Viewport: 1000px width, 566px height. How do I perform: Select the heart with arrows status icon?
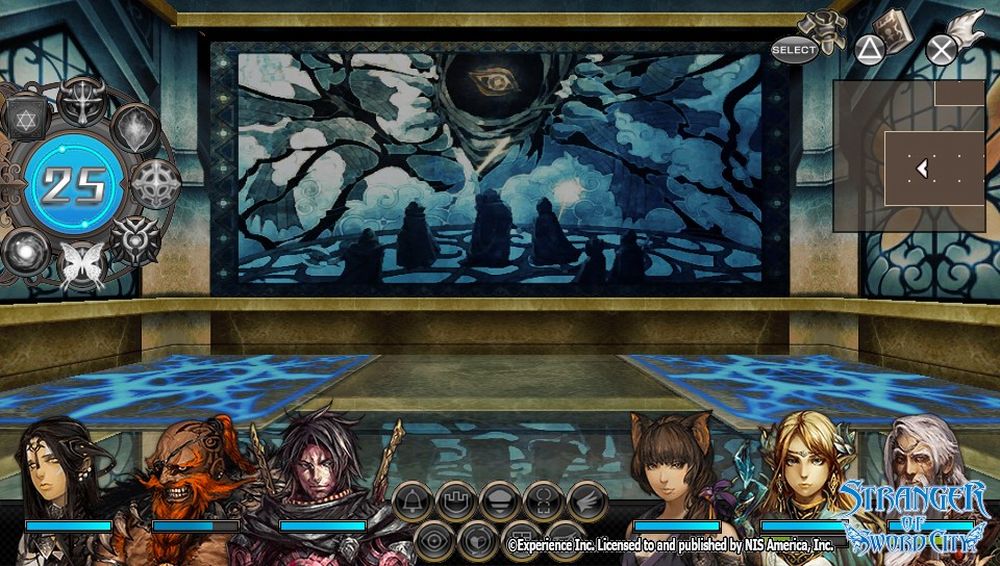tap(477, 539)
